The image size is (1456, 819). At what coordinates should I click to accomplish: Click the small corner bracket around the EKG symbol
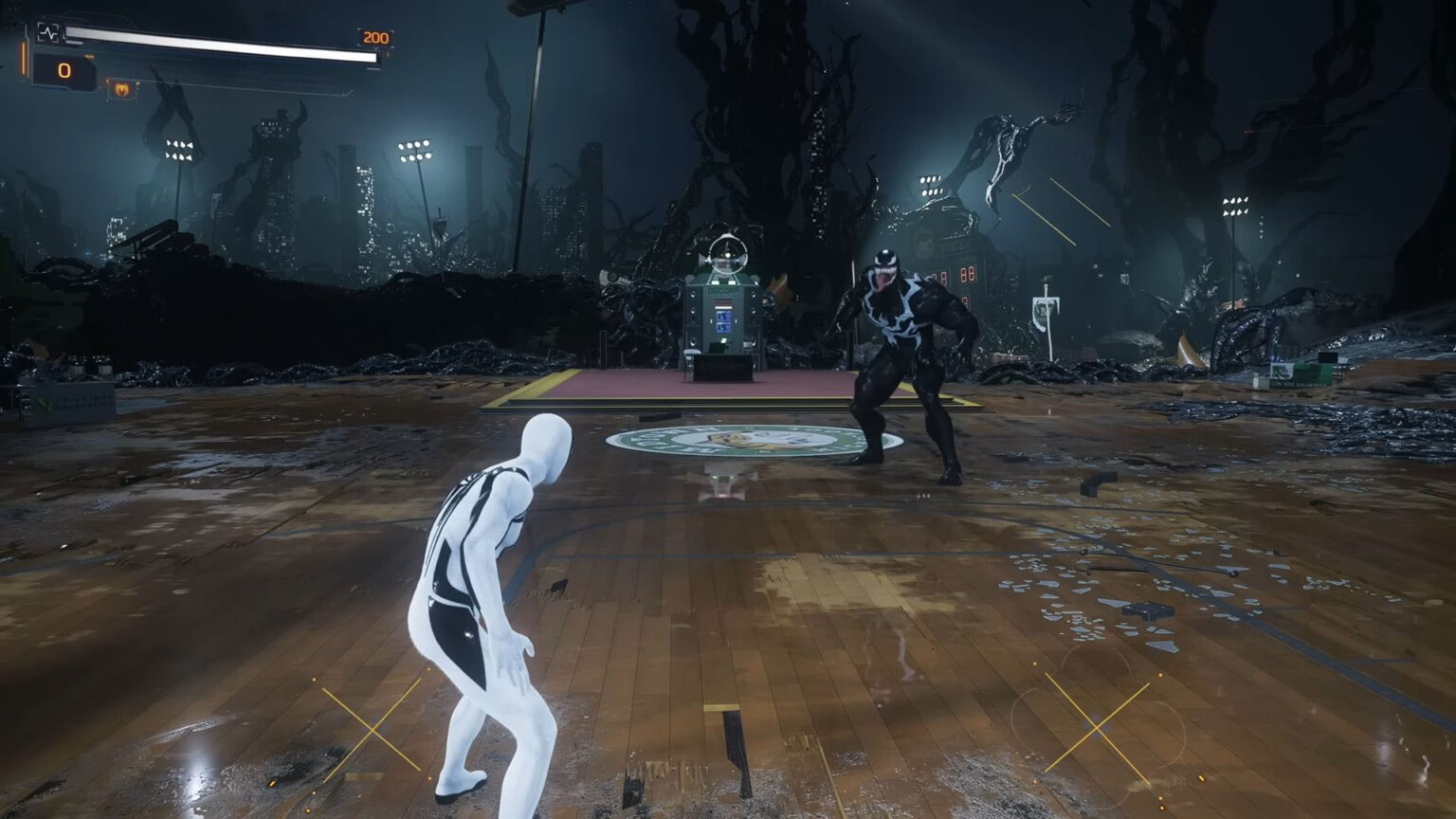(42, 25)
